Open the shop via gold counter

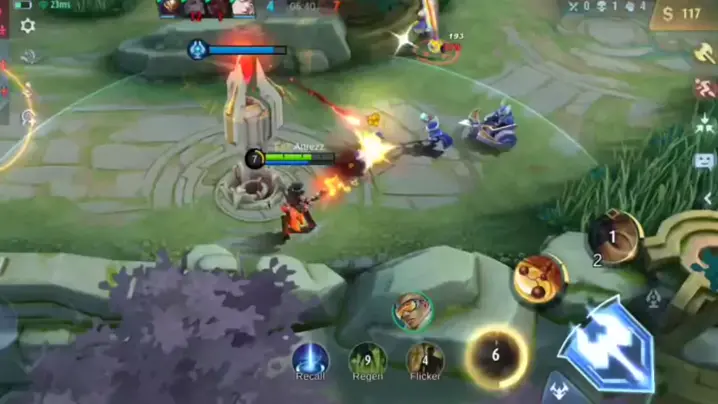click(x=683, y=14)
